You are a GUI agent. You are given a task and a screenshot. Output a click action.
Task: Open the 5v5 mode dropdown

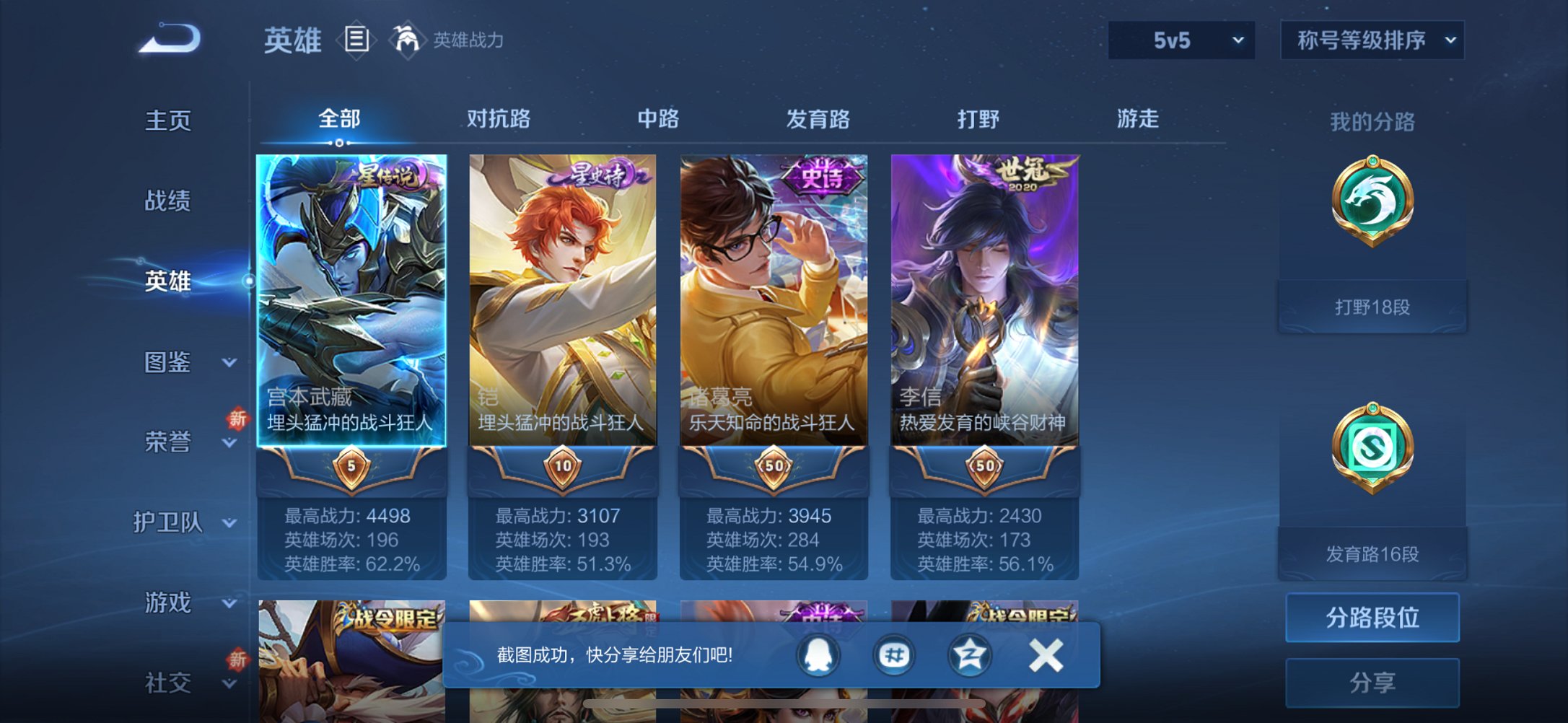point(1181,41)
